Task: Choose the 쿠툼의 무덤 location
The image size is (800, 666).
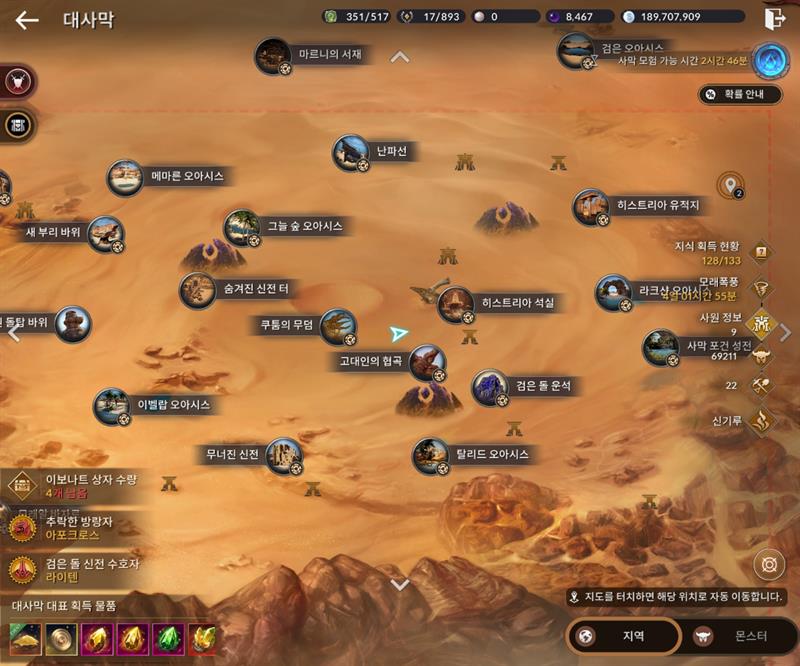Action: [x=338, y=326]
